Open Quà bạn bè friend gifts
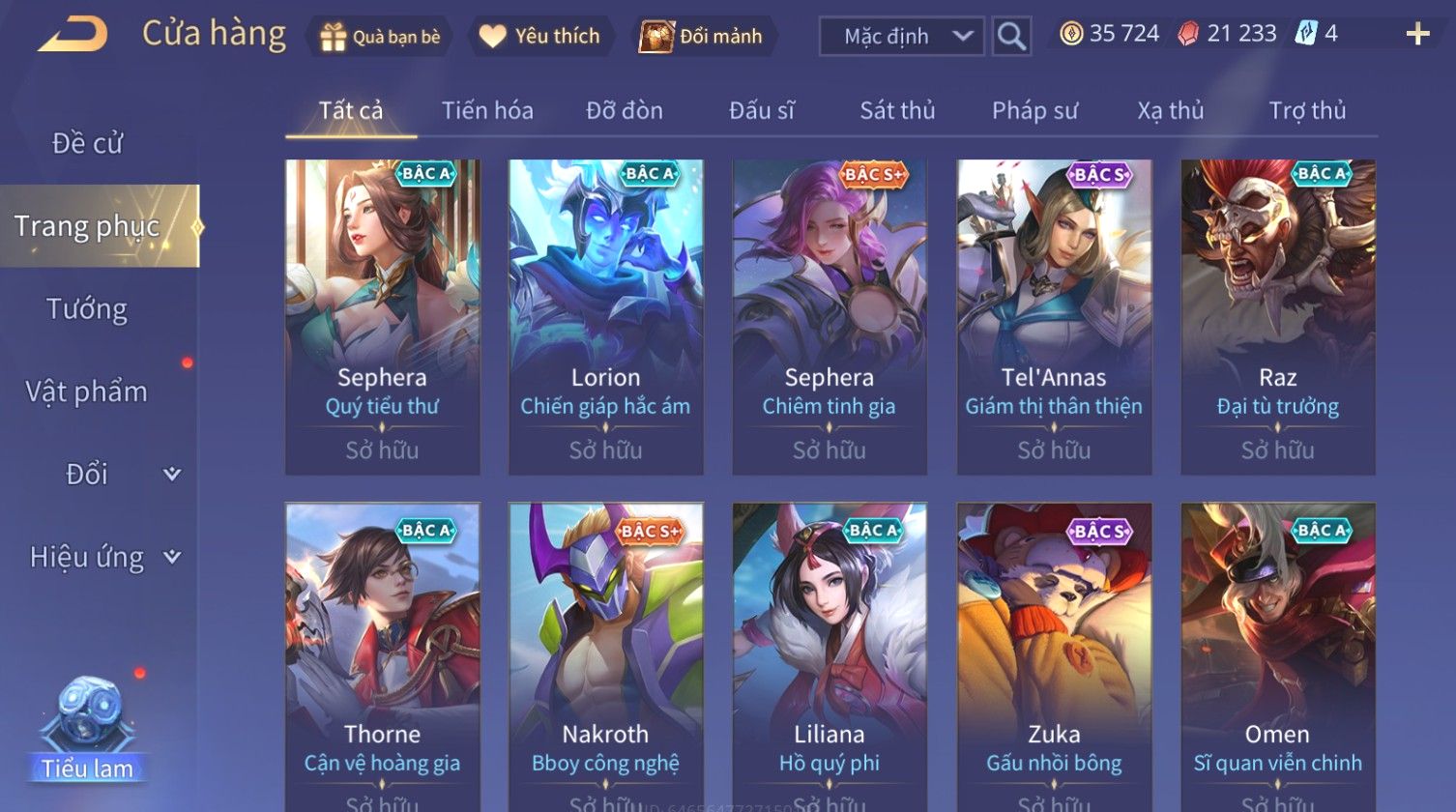Image resolution: width=1456 pixels, height=812 pixels. (381, 37)
